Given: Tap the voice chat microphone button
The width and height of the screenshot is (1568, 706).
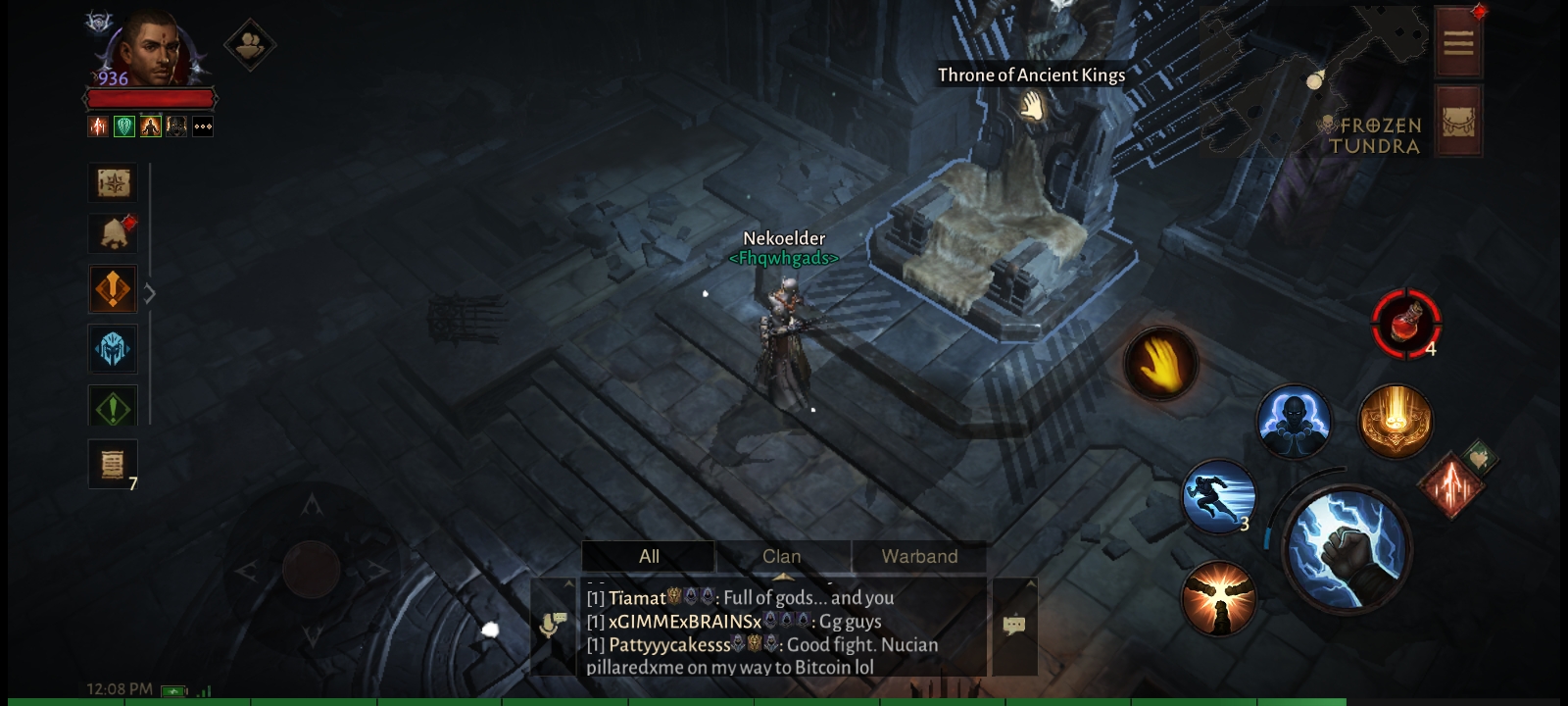Looking at the screenshot, I should tap(554, 626).
